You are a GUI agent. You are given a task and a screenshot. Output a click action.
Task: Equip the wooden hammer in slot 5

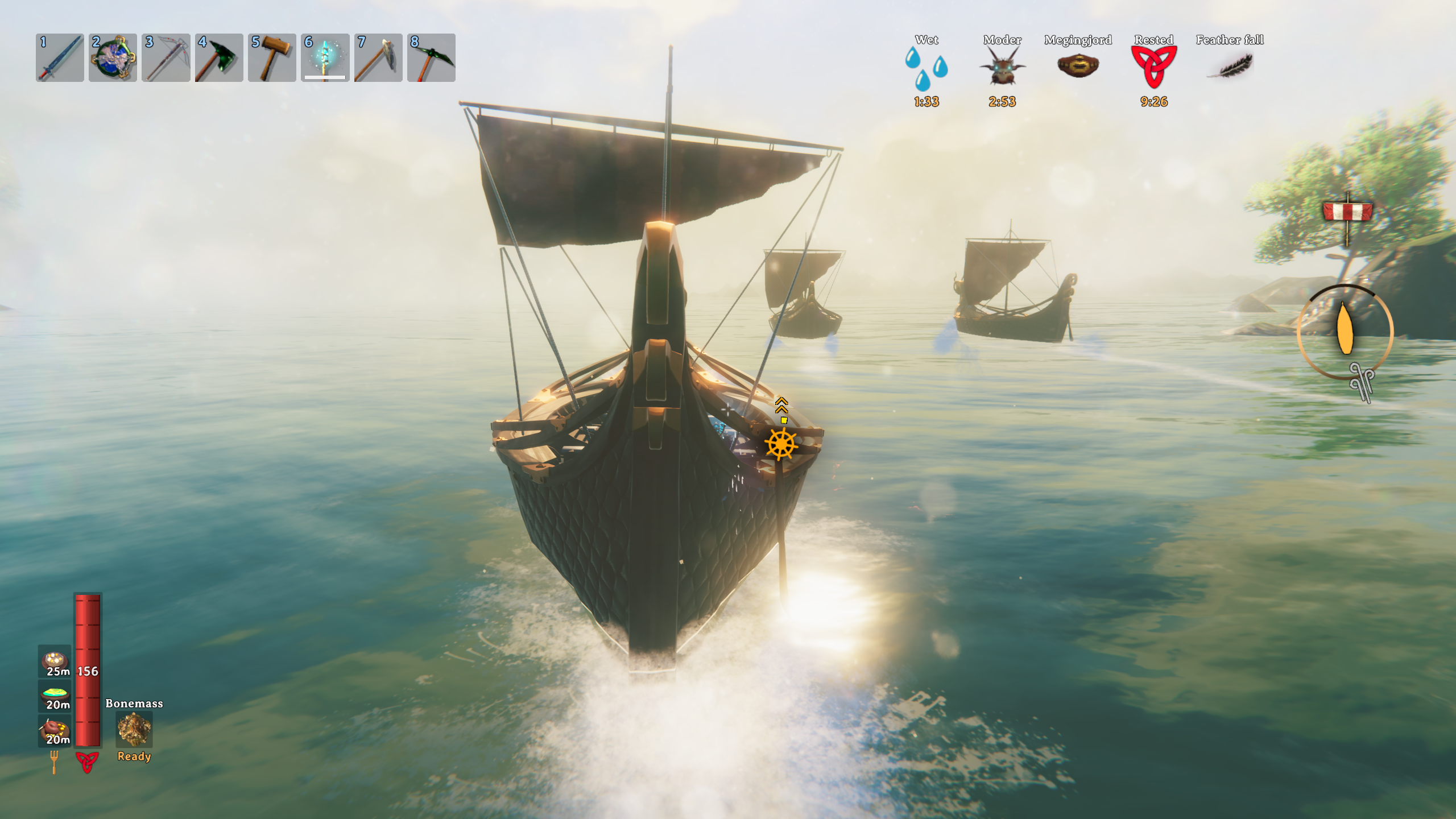(x=272, y=57)
